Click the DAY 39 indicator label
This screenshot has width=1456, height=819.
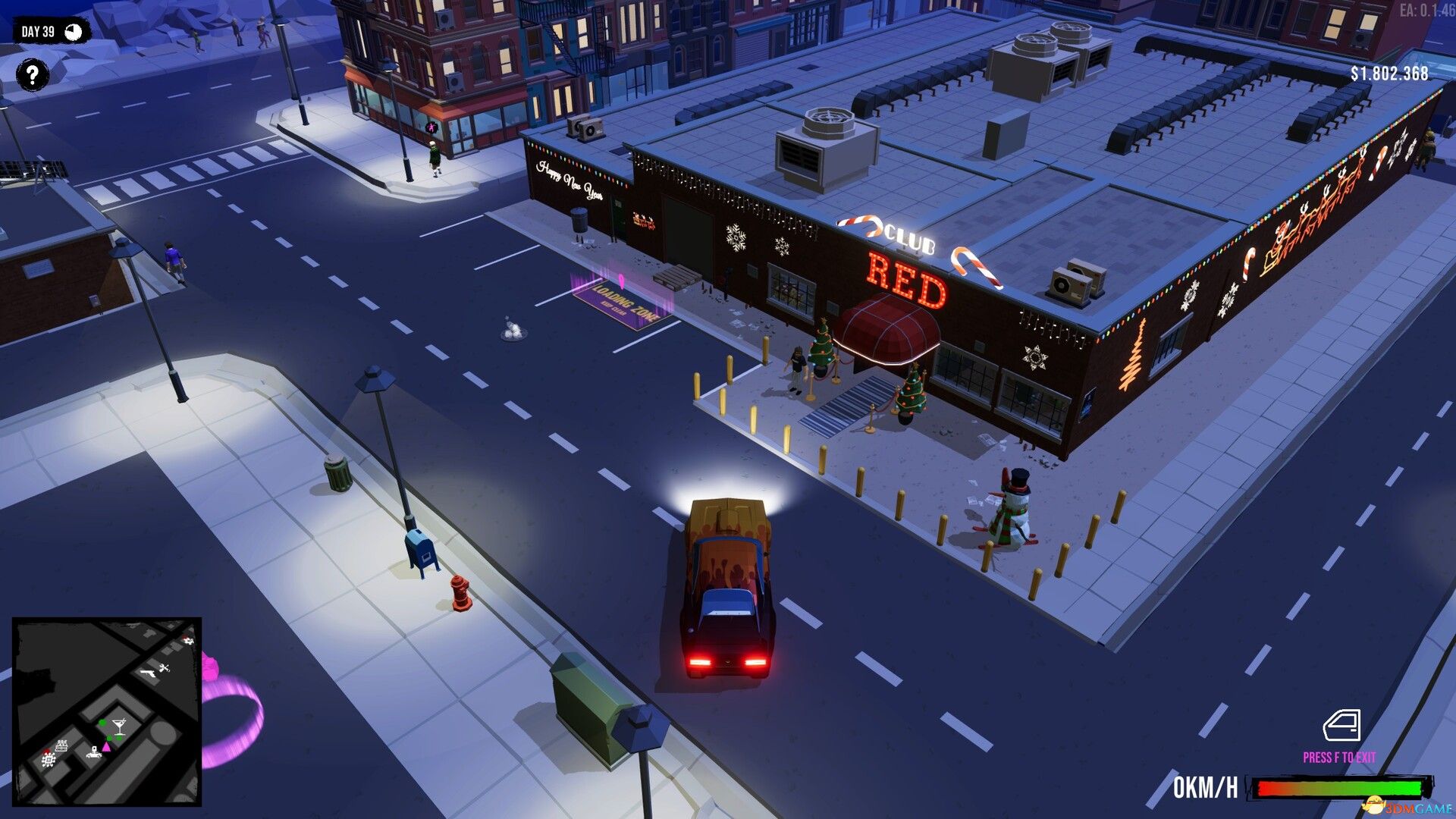tap(39, 32)
